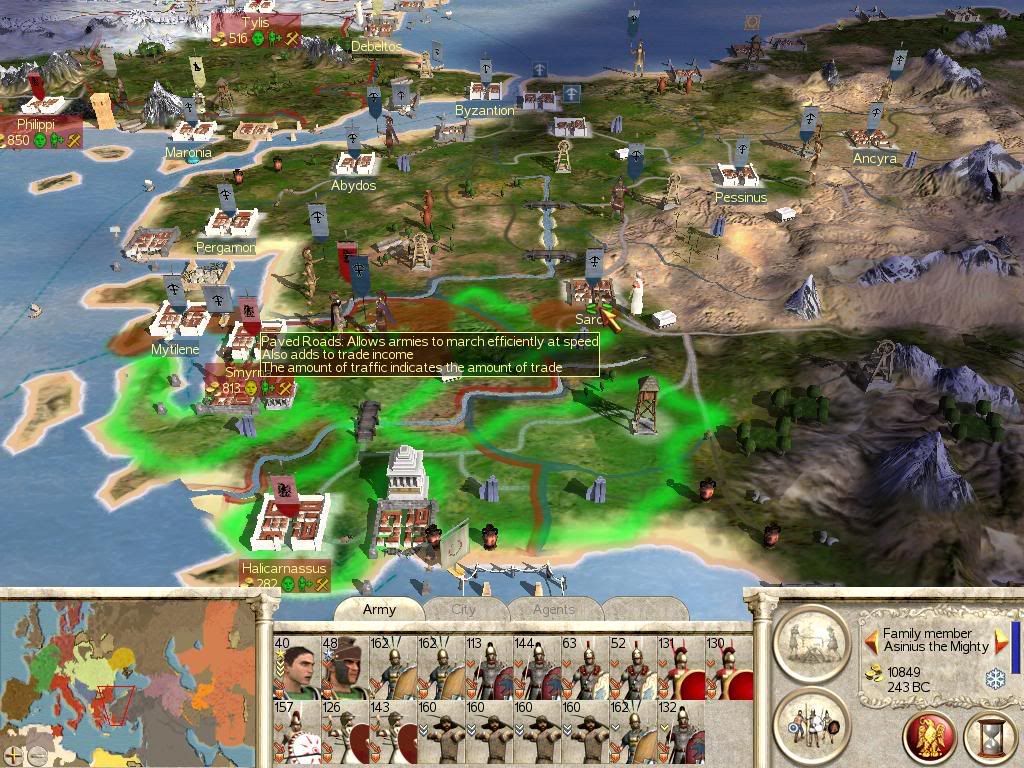Open the faction overview eagle button
Viewport: 1024px width, 768px height.
(928, 738)
